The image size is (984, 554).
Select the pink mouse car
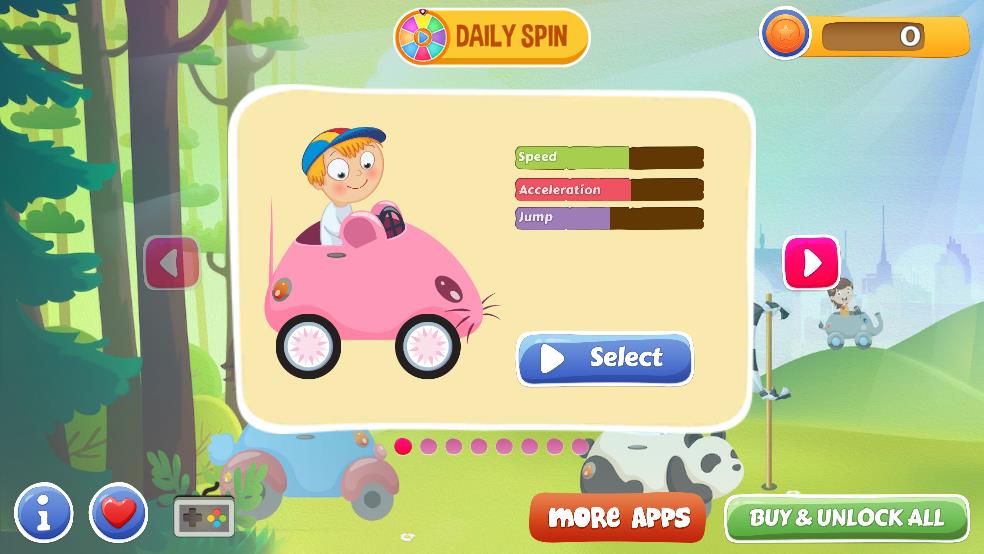click(605, 359)
